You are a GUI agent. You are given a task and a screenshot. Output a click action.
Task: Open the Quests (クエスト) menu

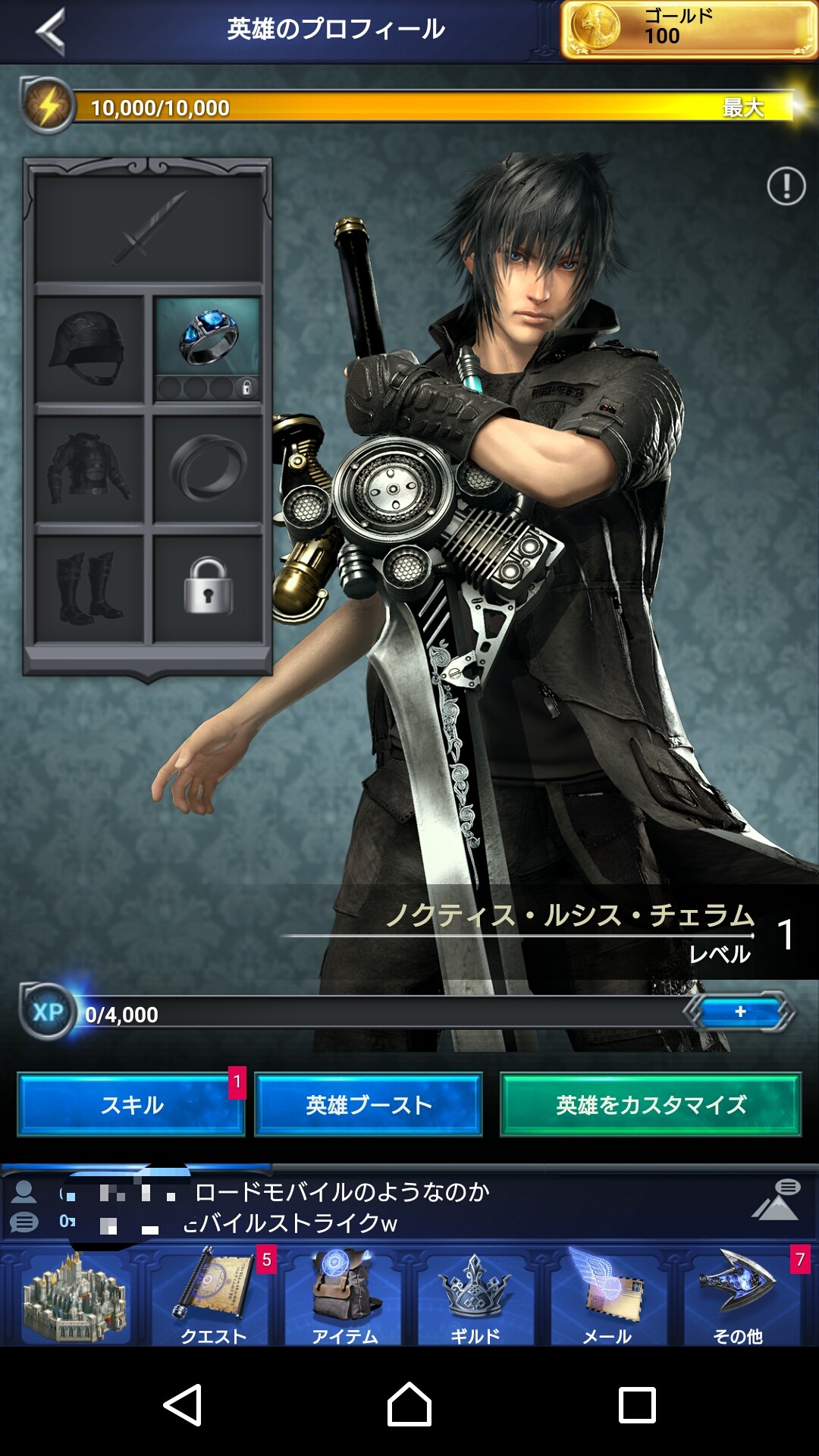click(x=213, y=1298)
